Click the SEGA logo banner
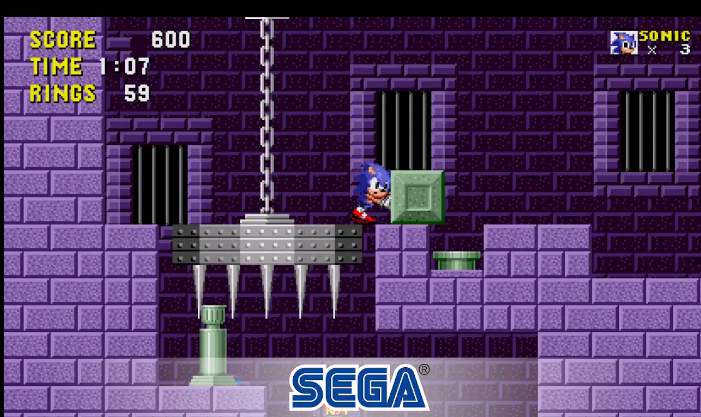This screenshot has width=701, height=417. tap(357, 388)
